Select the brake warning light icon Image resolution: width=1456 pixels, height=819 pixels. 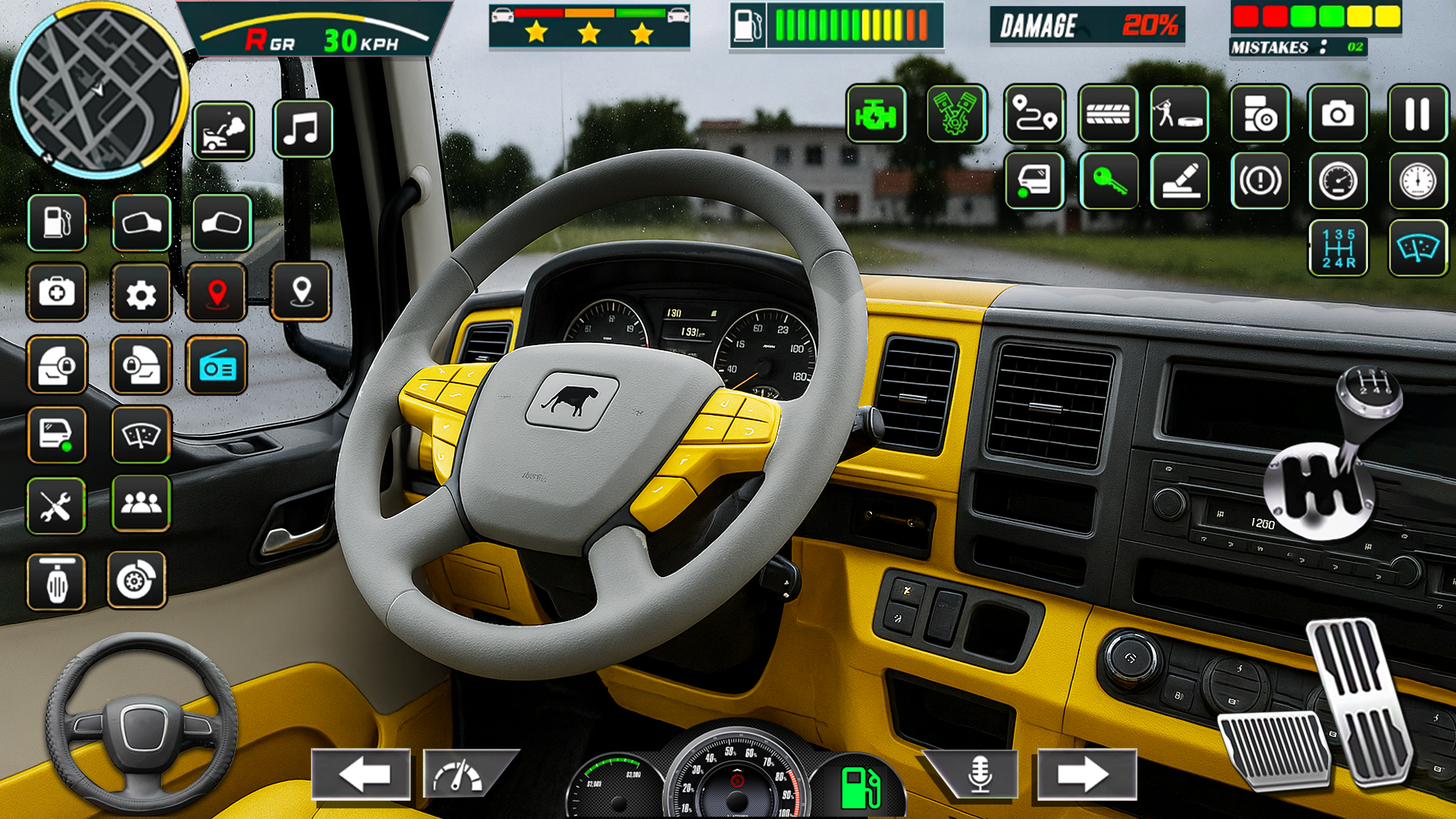pyautogui.click(x=1259, y=182)
